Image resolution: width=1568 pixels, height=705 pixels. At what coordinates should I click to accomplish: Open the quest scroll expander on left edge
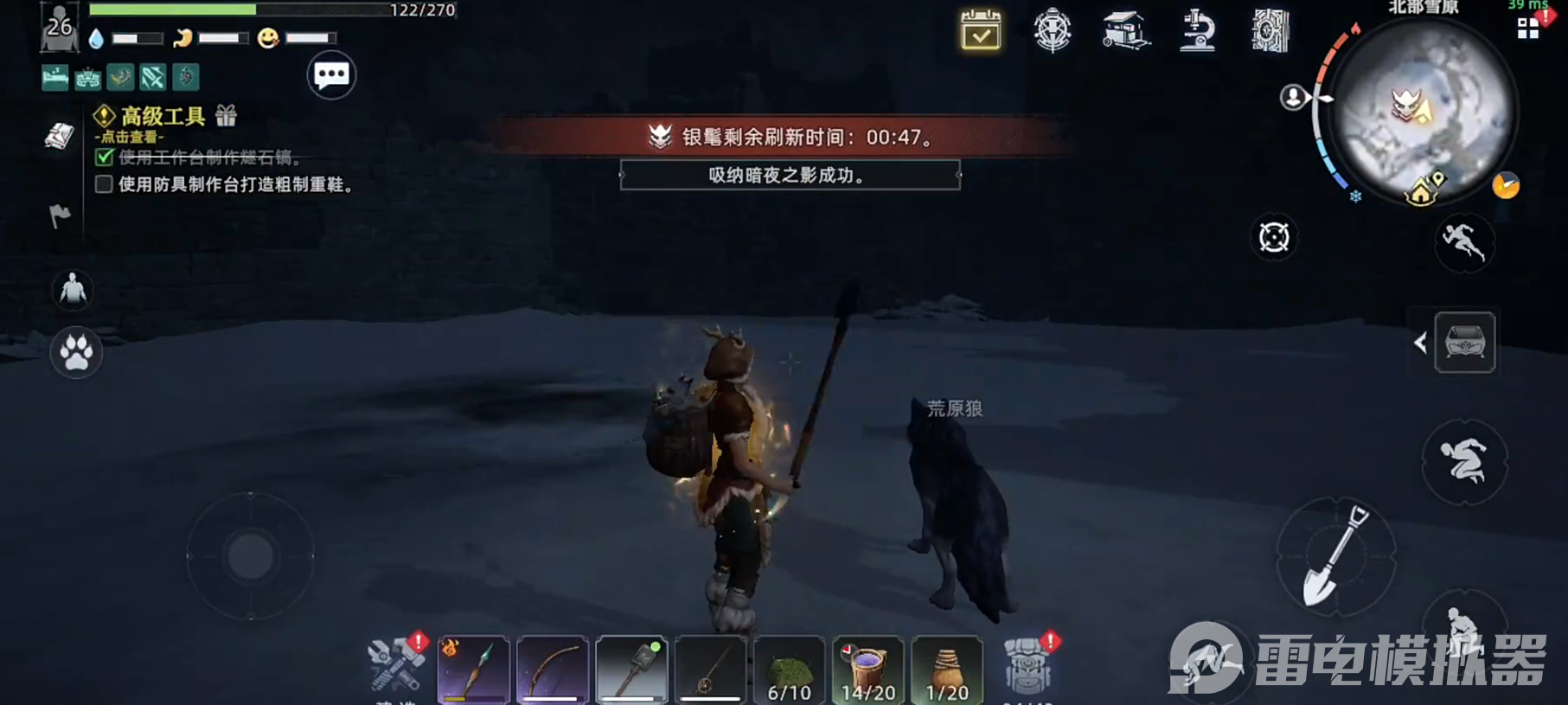(x=59, y=134)
